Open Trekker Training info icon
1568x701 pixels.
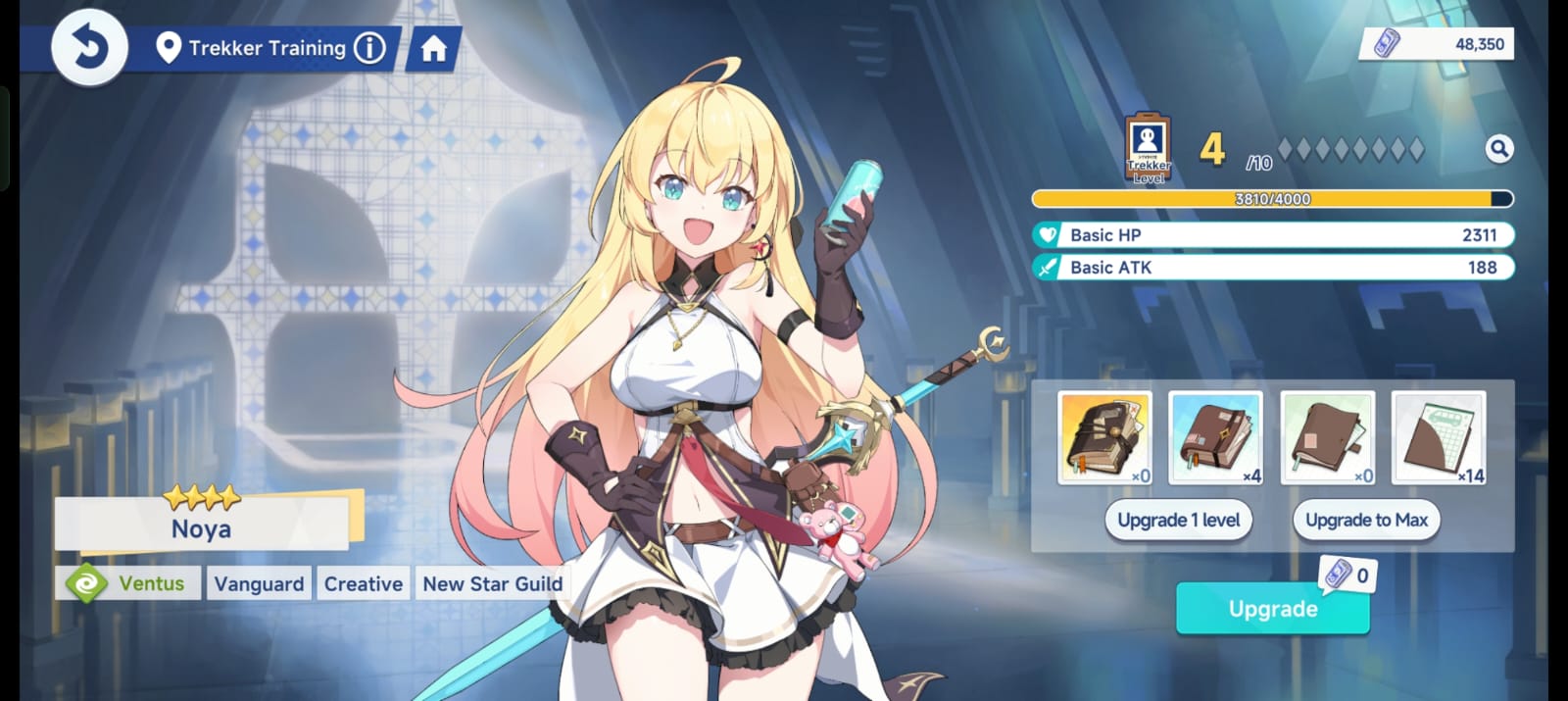coord(369,47)
